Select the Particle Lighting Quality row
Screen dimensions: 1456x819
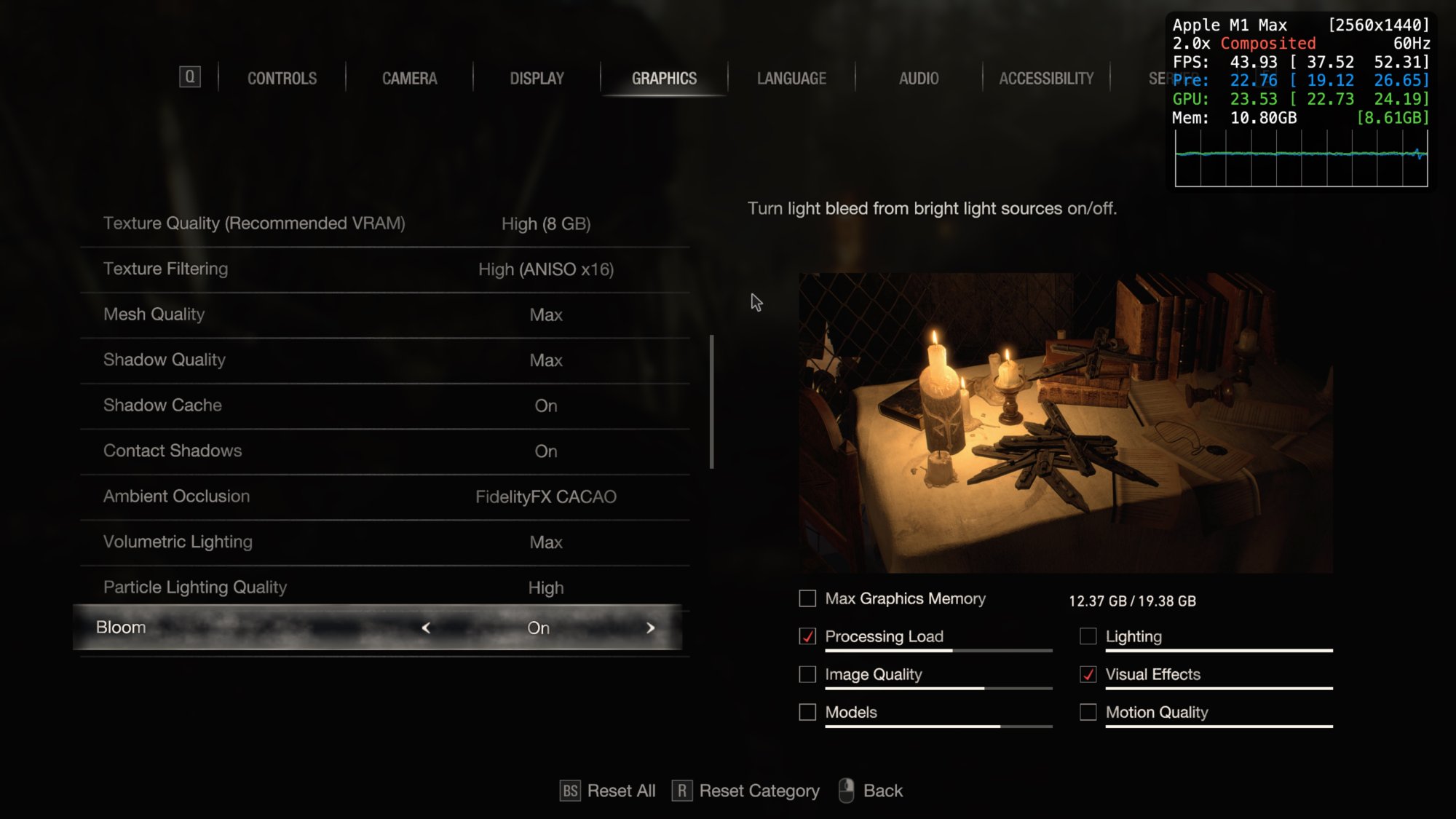(384, 587)
